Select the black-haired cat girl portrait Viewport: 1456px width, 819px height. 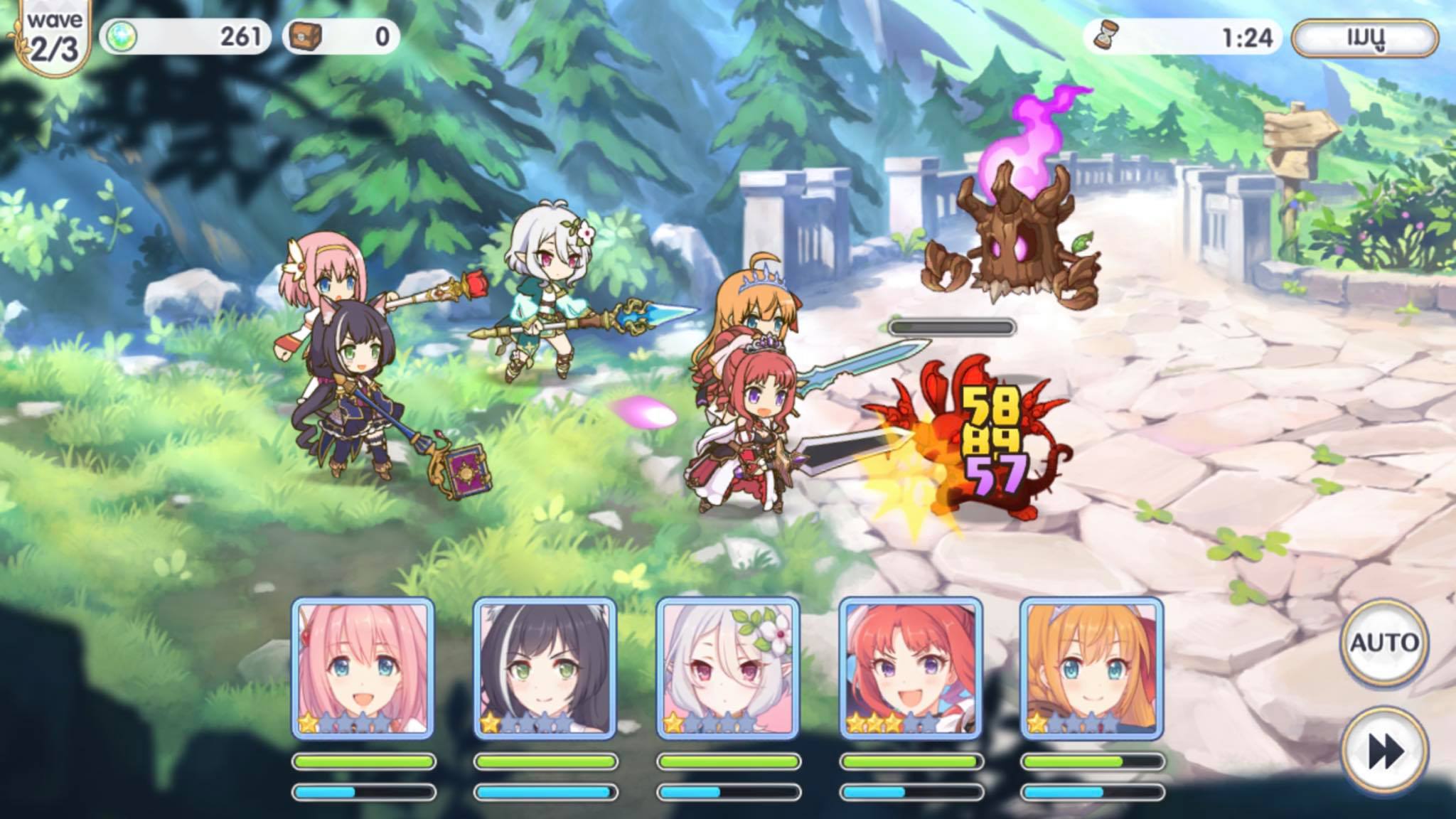click(545, 668)
